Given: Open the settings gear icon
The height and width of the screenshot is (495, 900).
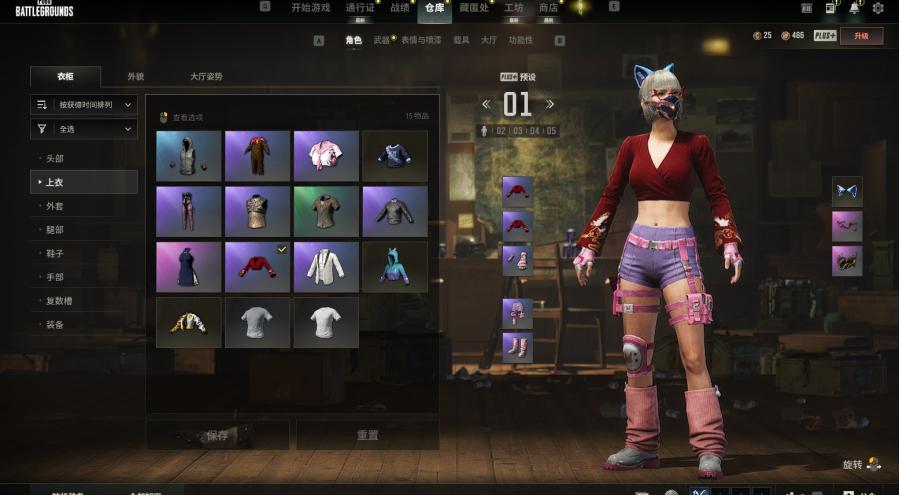Looking at the screenshot, I should click(x=878, y=8).
